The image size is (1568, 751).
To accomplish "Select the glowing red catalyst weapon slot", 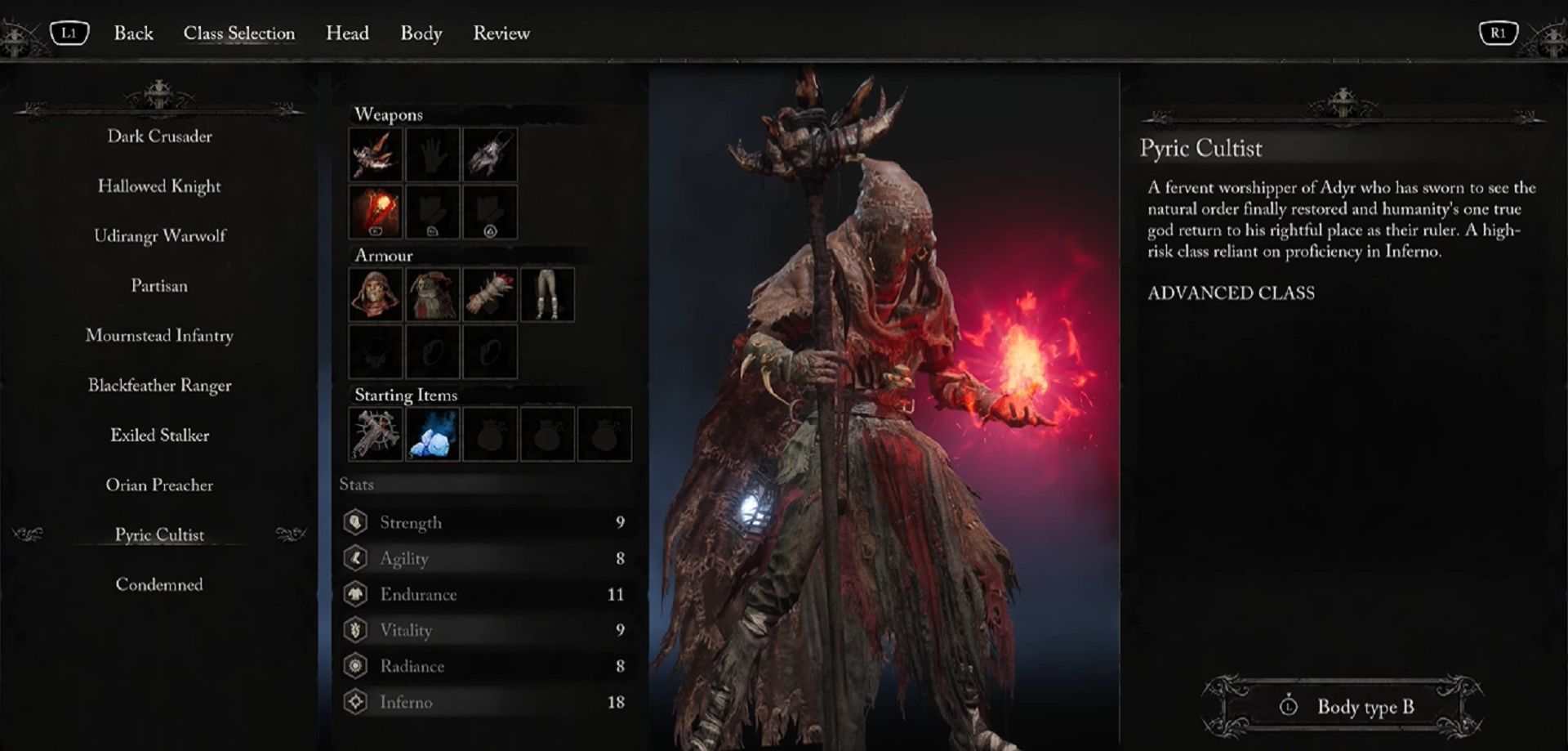I will point(376,212).
